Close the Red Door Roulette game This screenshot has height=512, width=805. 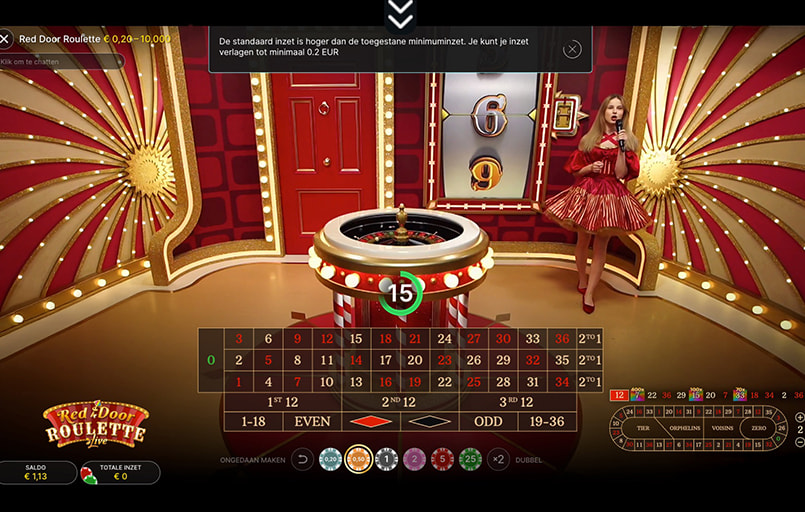point(6,39)
